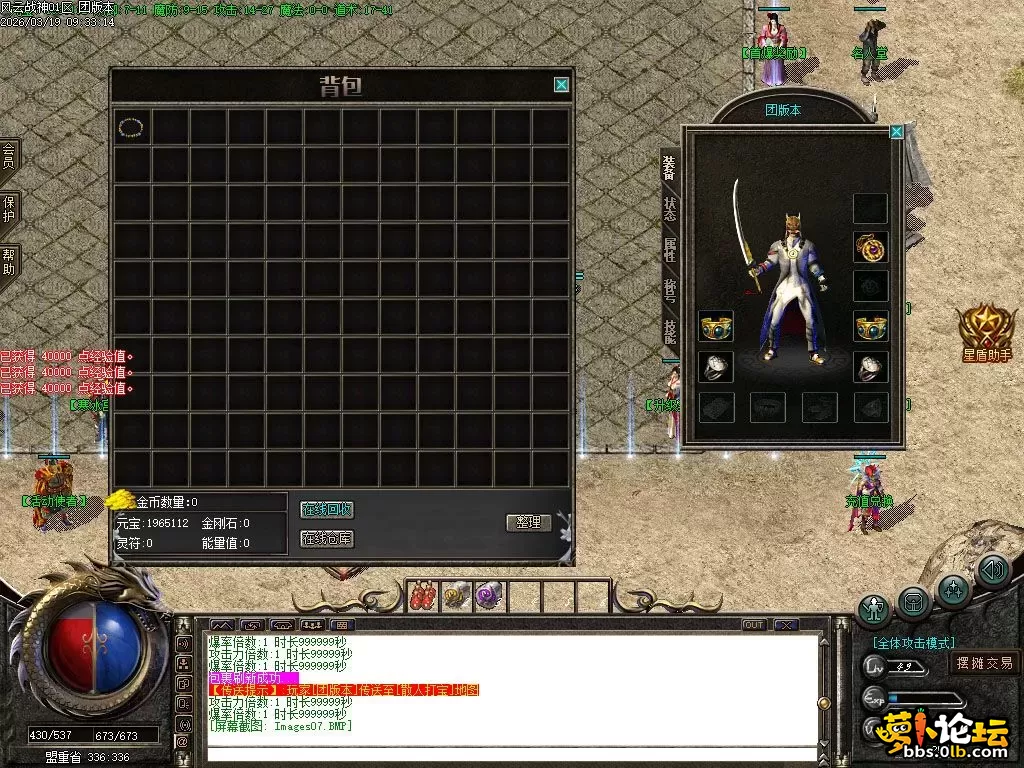Screen dimensions: 1024x768
Task: Use the red potion in quick bar
Action: [424, 596]
